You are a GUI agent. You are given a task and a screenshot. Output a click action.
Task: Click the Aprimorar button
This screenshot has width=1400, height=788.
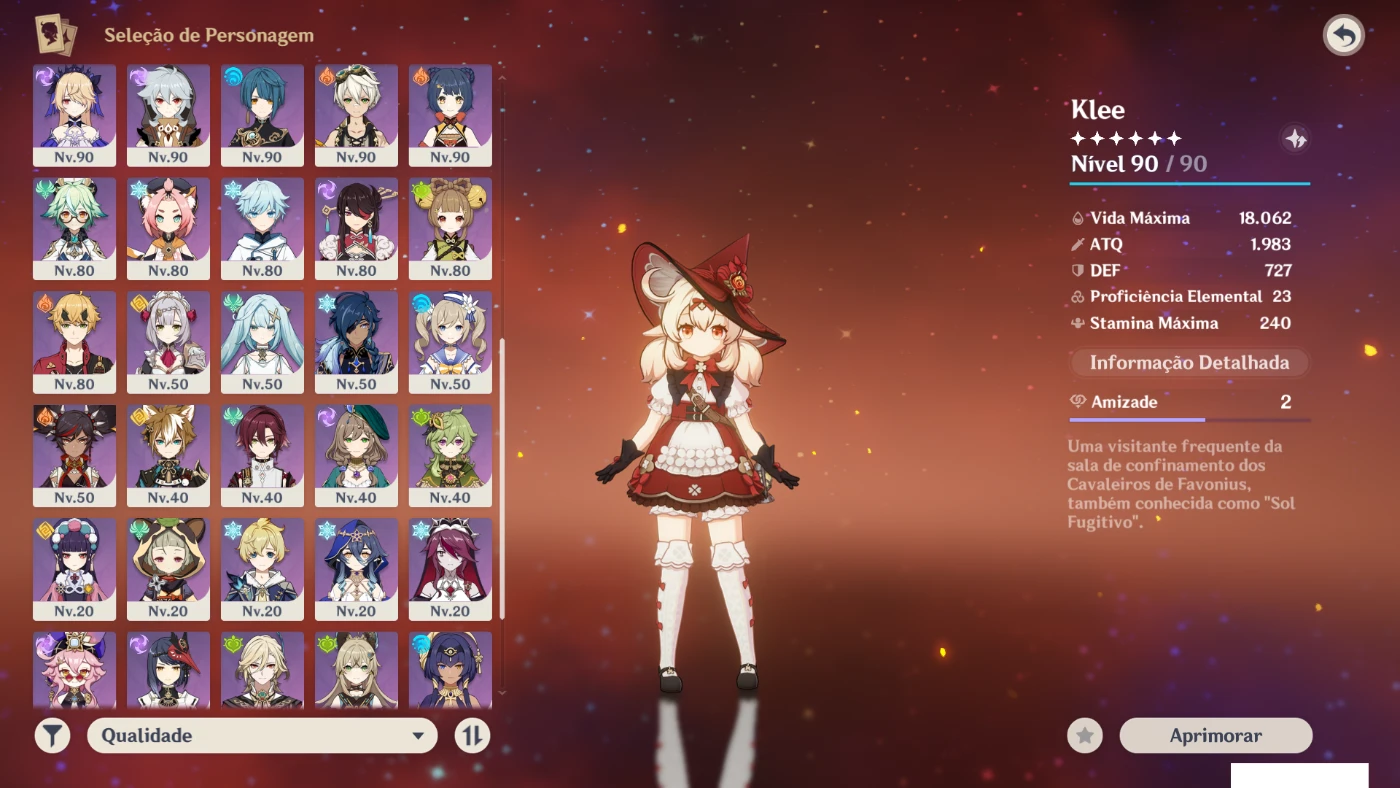tap(1215, 736)
